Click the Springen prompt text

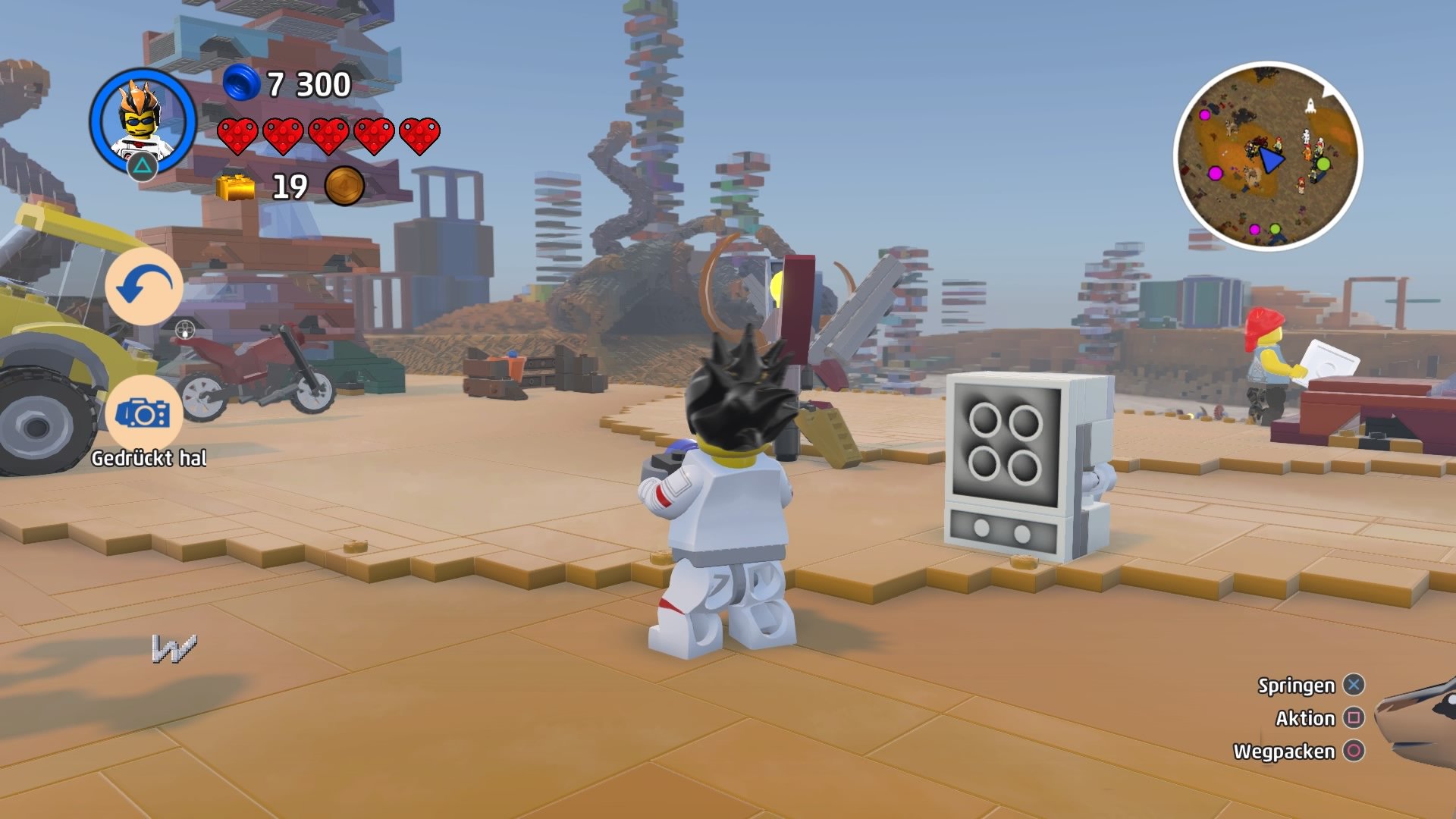[x=1296, y=686]
